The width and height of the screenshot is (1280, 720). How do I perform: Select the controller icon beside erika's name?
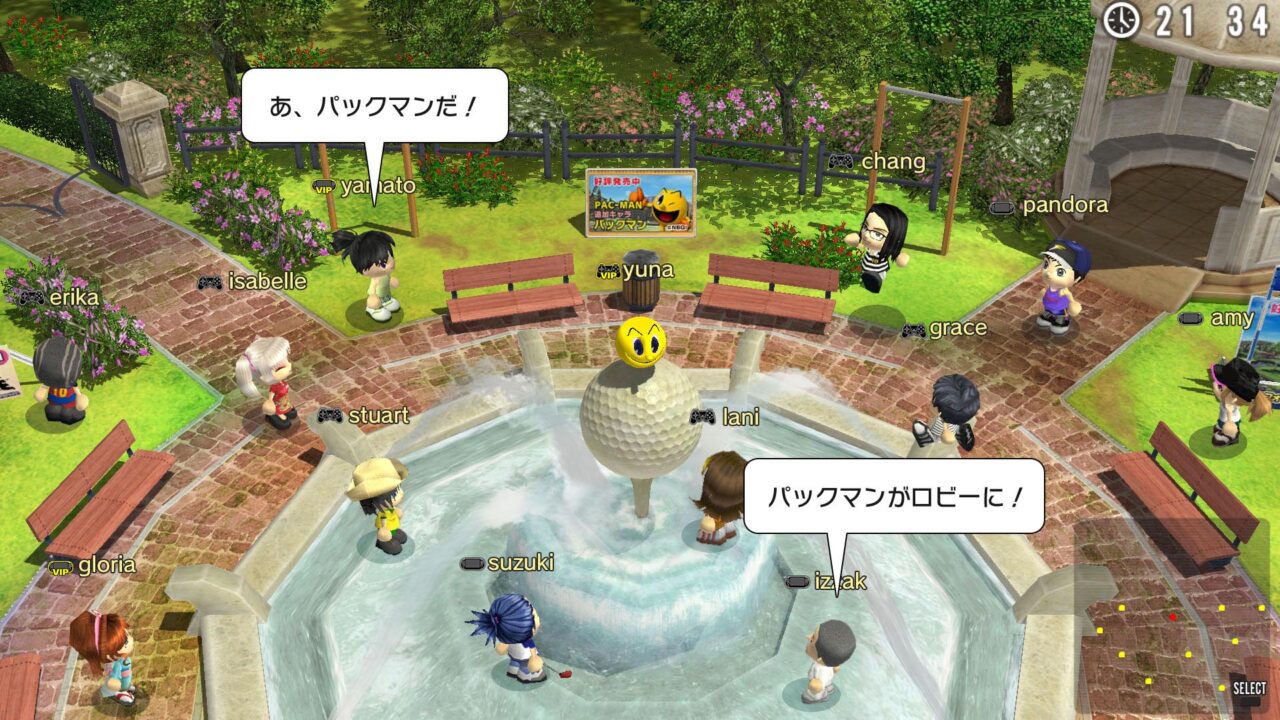click(x=30, y=297)
